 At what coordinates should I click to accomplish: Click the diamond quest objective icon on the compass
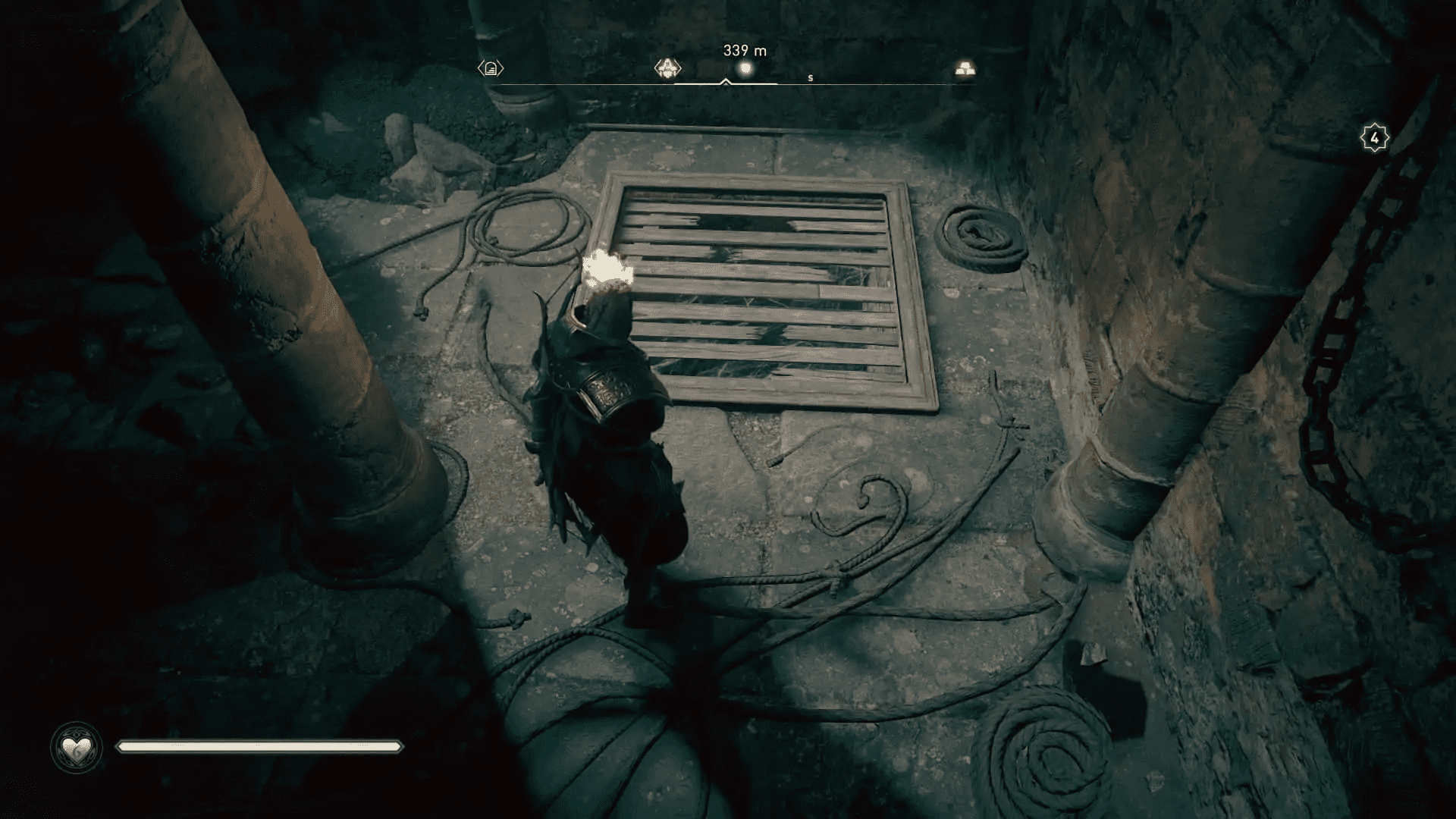point(667,68)
